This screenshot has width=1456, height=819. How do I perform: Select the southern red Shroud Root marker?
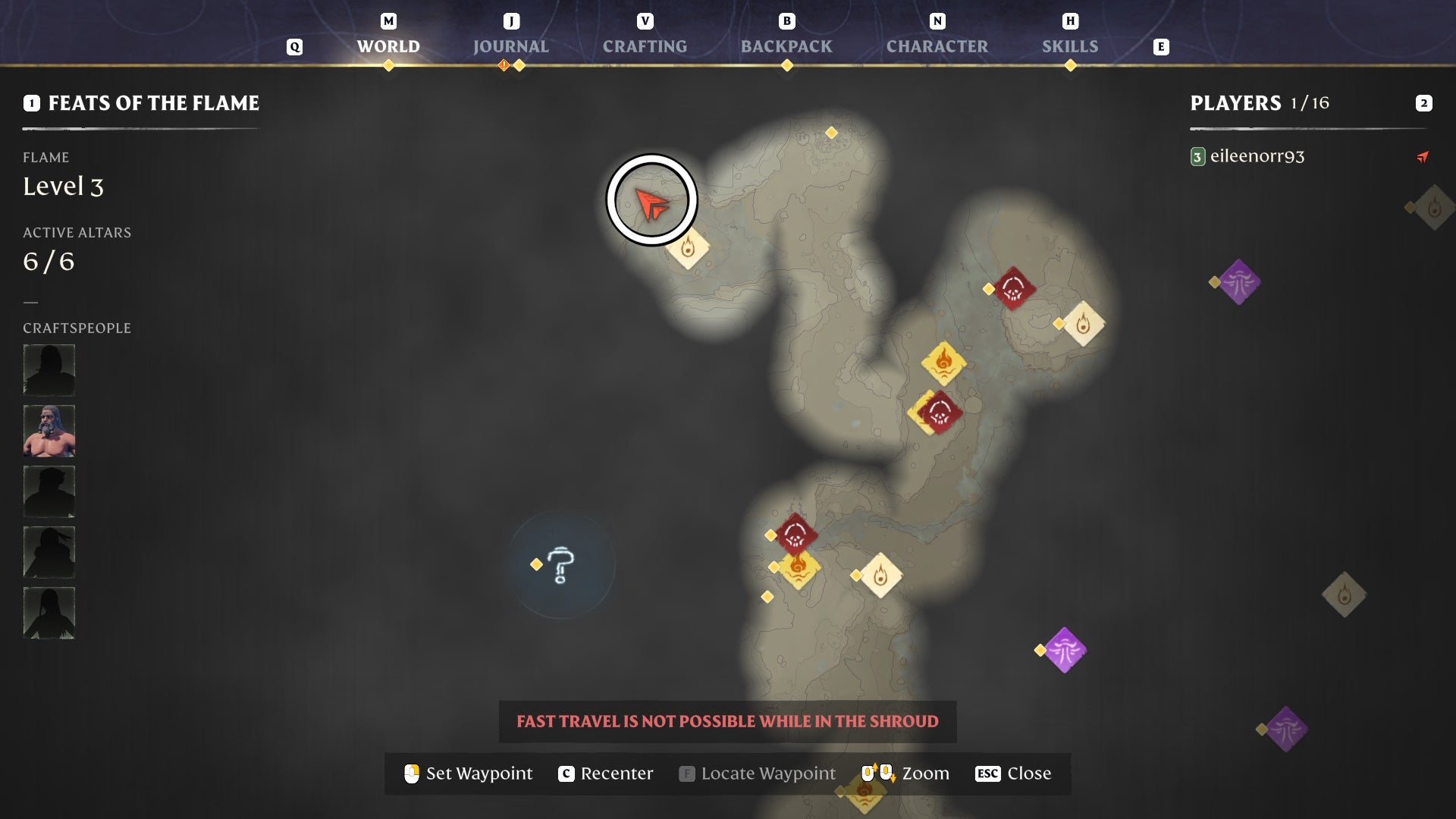[x=795, y=533]
